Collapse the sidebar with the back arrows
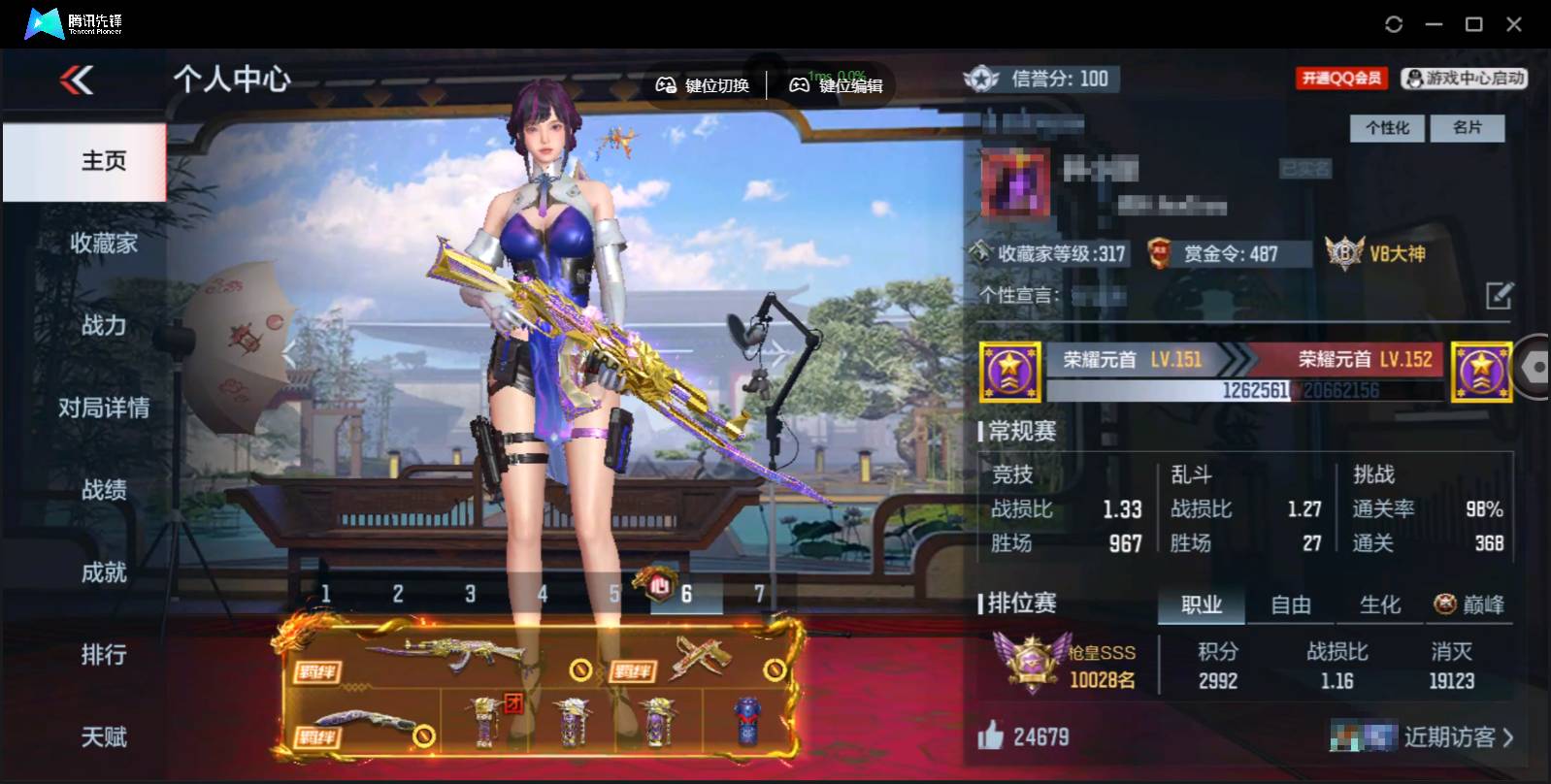 click(x=78, y=82)
